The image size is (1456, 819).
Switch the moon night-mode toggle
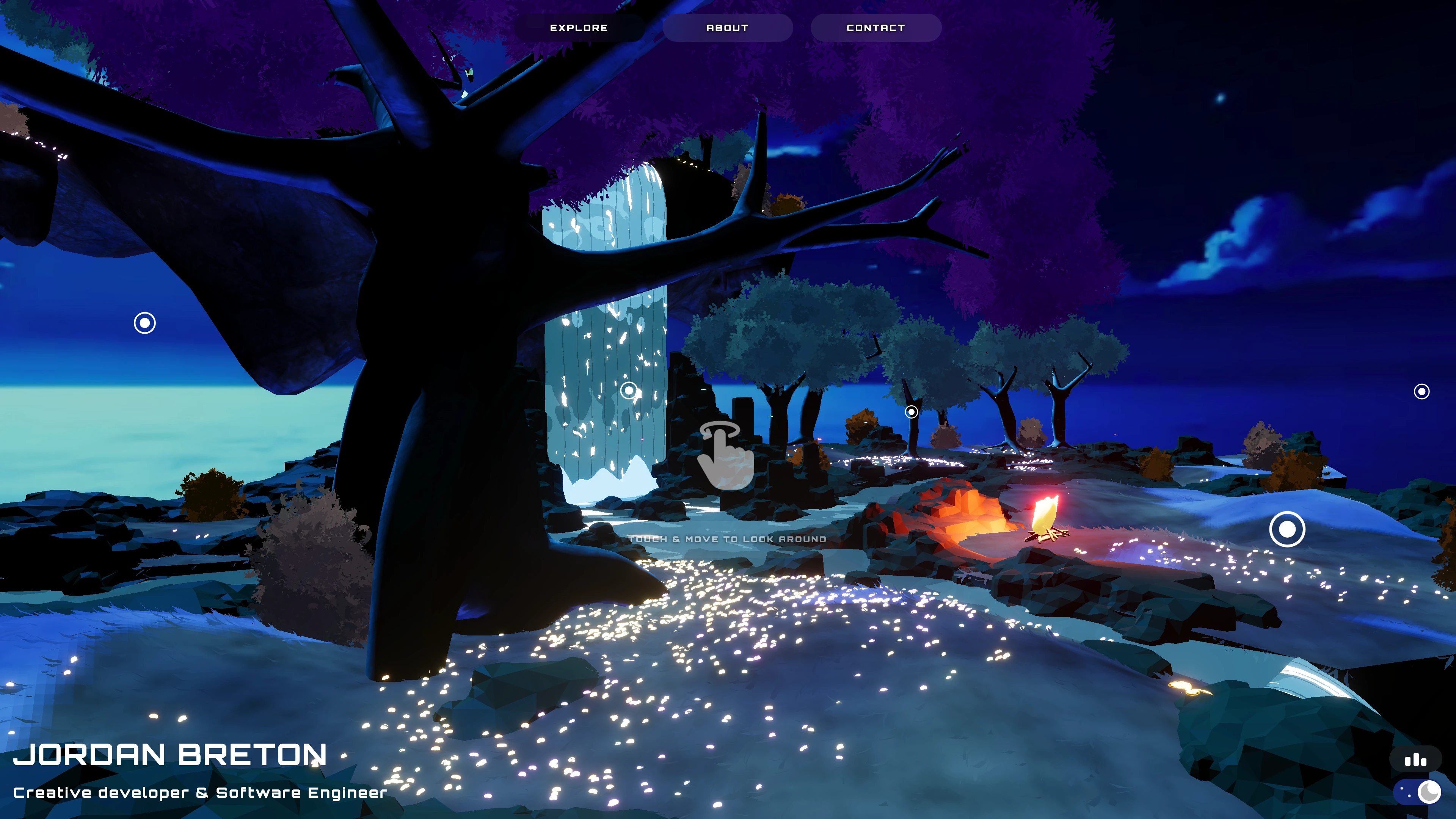[x=1418, y=792]
